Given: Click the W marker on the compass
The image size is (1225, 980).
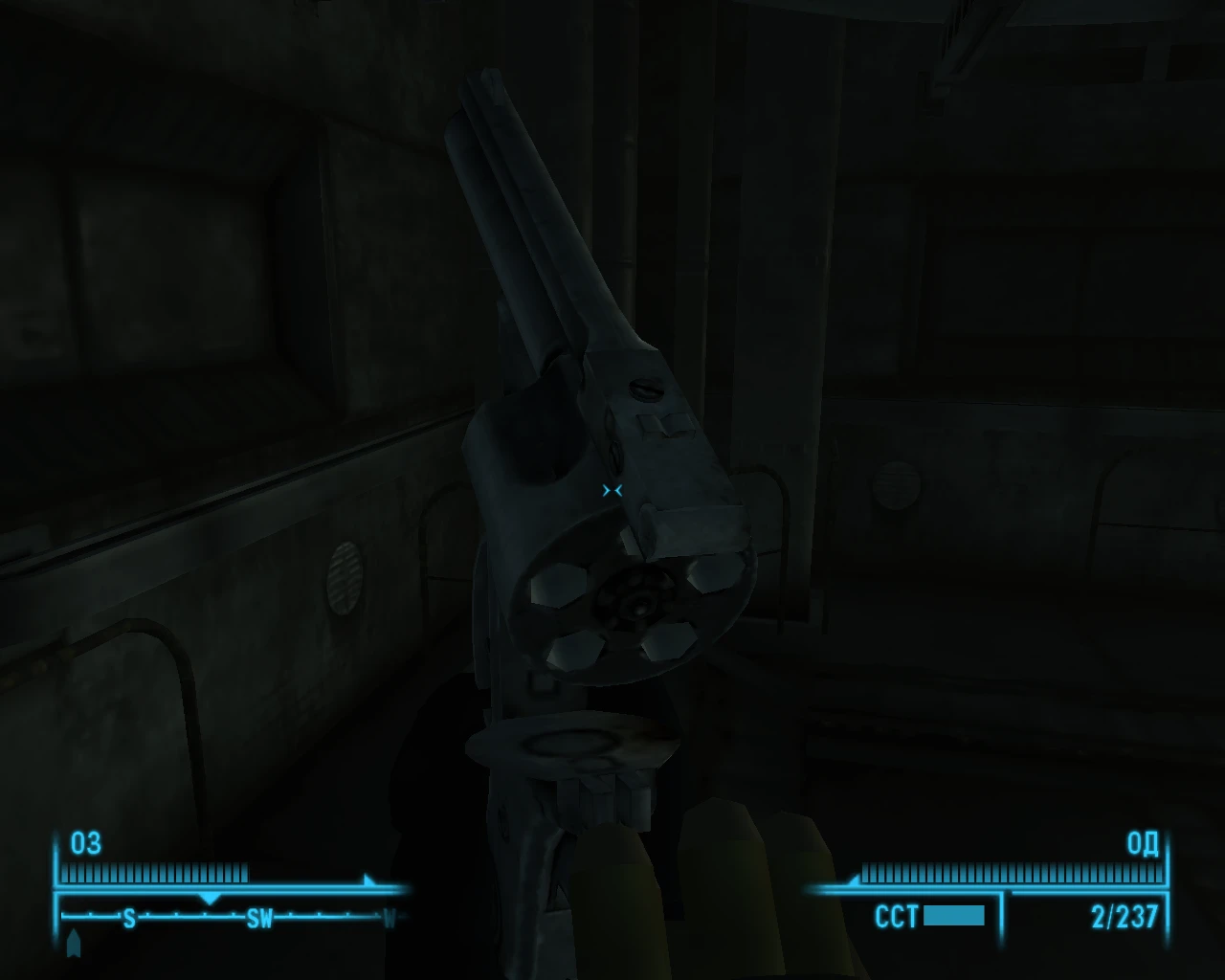Looking at the screenshot, I should point(390,919).
